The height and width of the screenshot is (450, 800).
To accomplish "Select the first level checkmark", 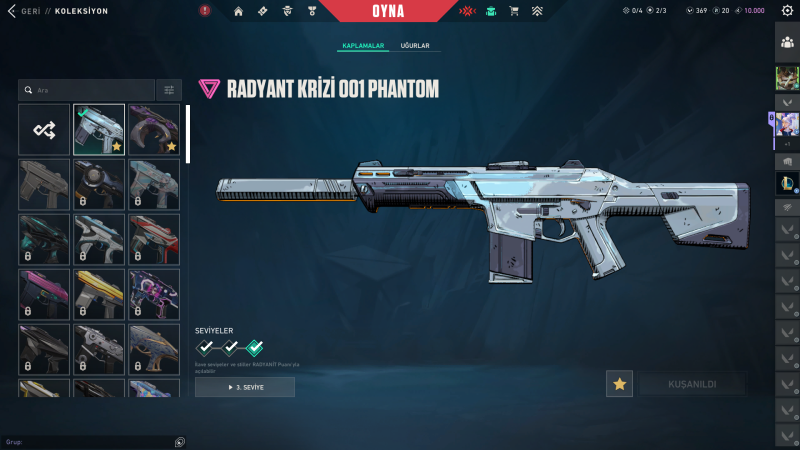I will coord(205,348).
